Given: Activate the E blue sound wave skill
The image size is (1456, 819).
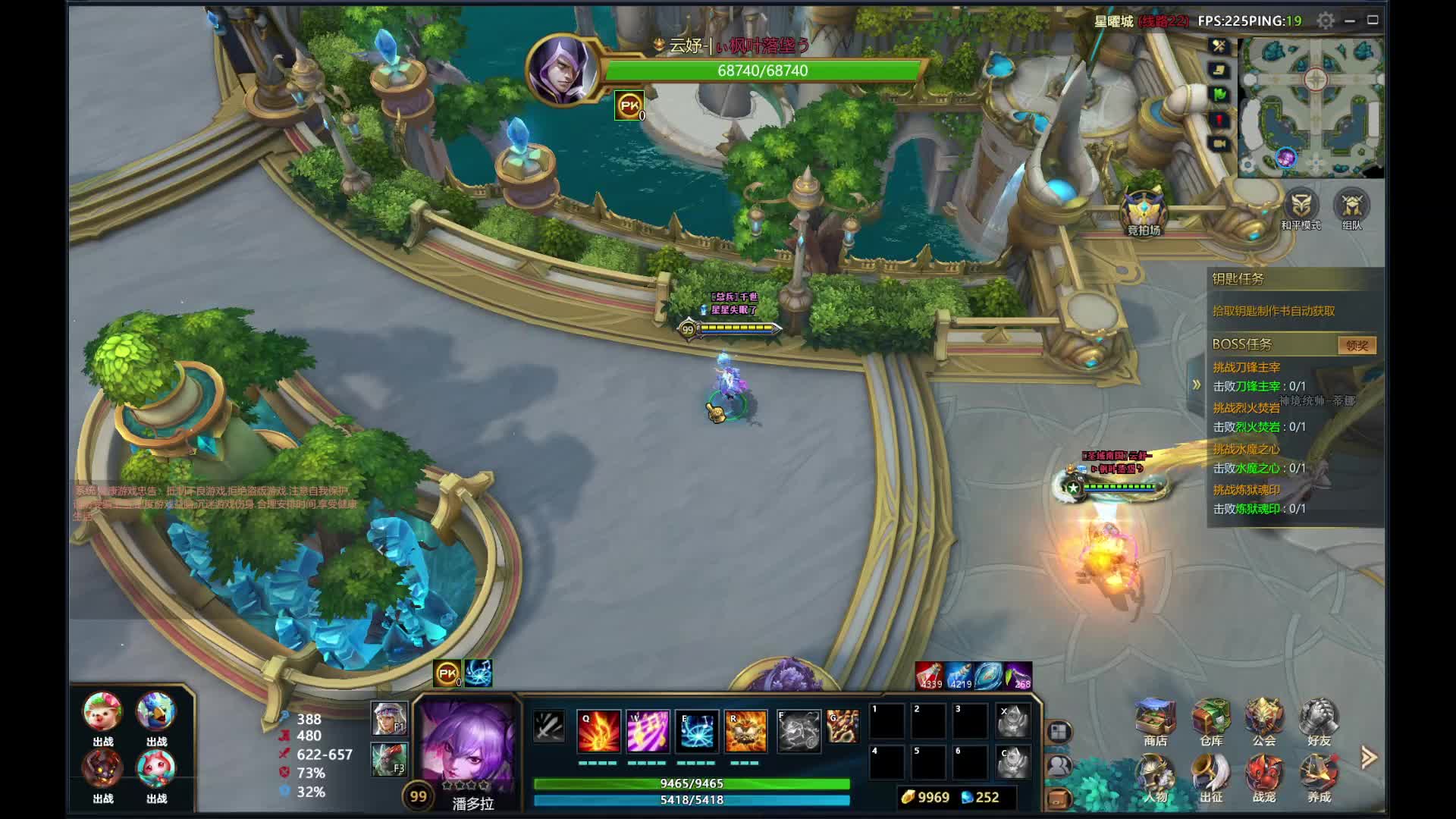Looking at the screenshot, I should 697,731.
